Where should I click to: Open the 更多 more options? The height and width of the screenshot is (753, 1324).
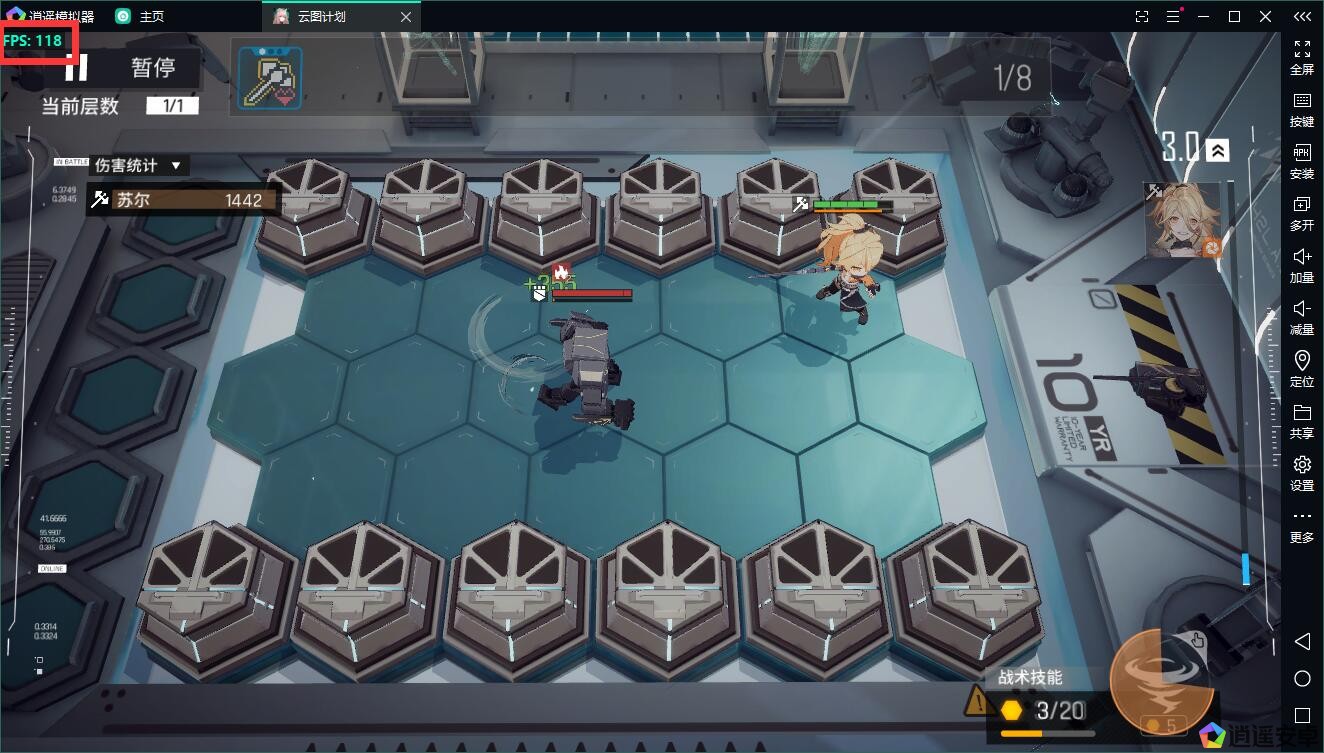pos(1302,524)
